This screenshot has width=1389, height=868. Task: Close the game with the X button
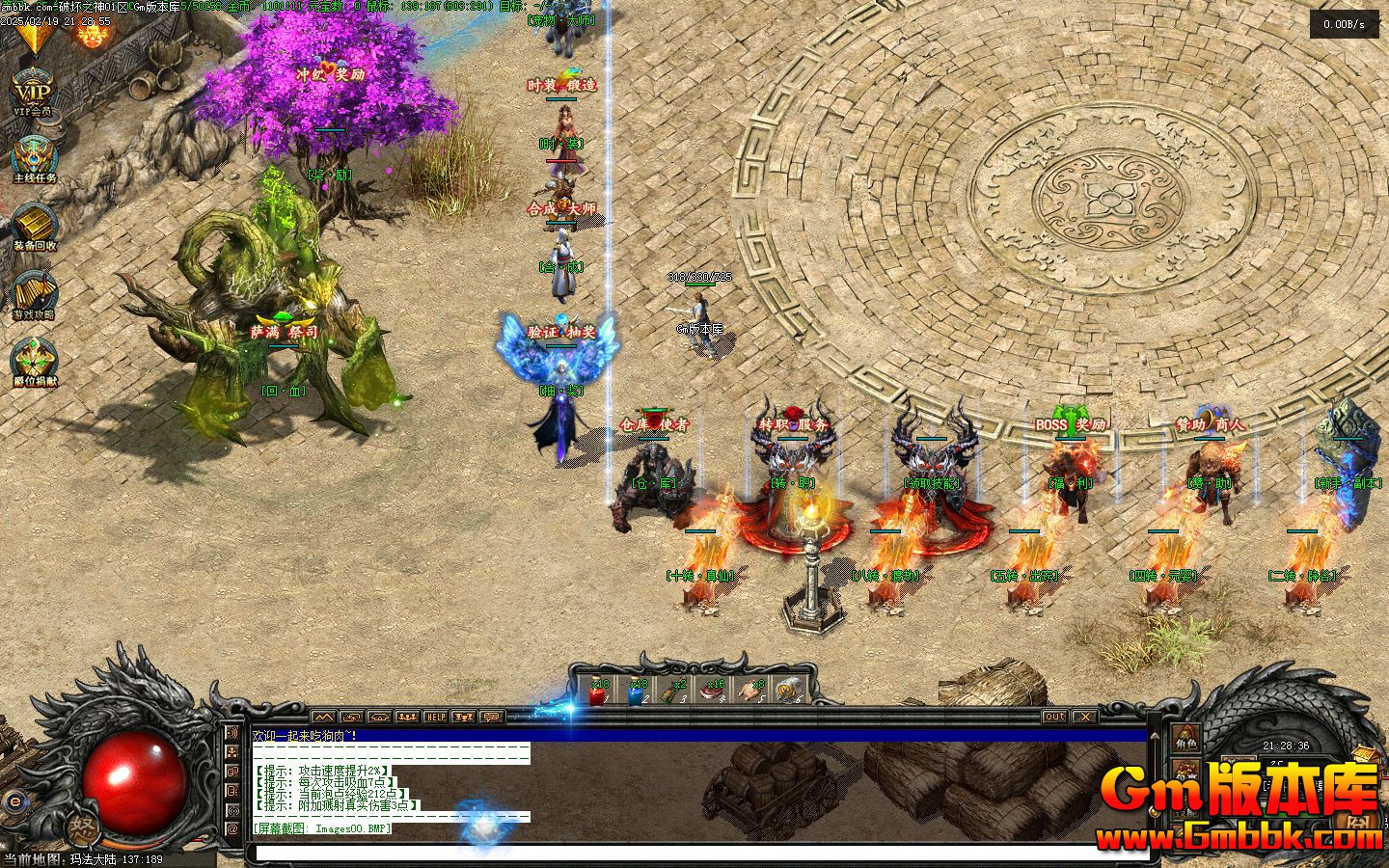point(1085,717)
